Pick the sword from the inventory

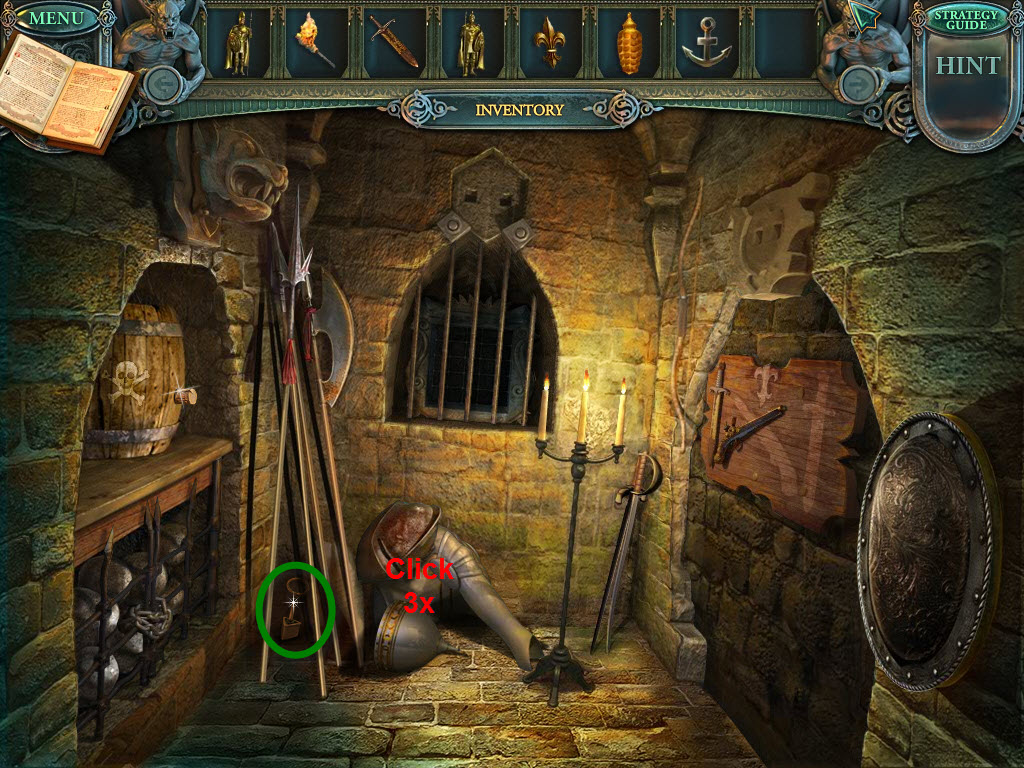click(393, 42)
